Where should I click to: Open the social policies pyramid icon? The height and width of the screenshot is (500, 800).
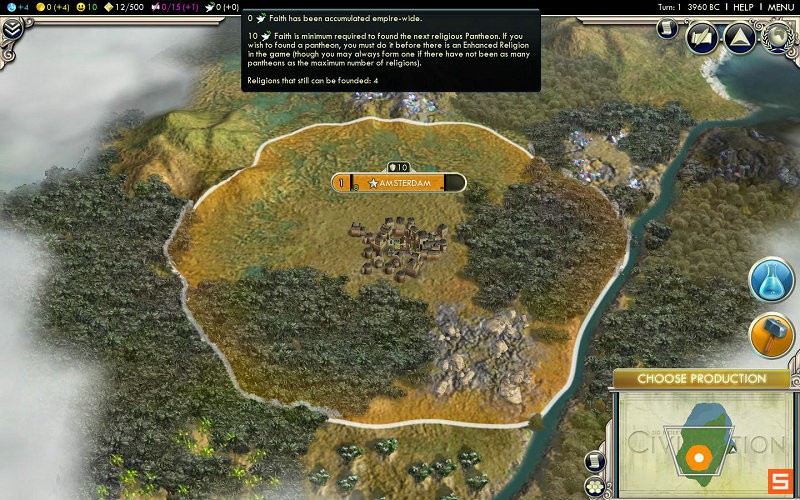tap(738, 38)
